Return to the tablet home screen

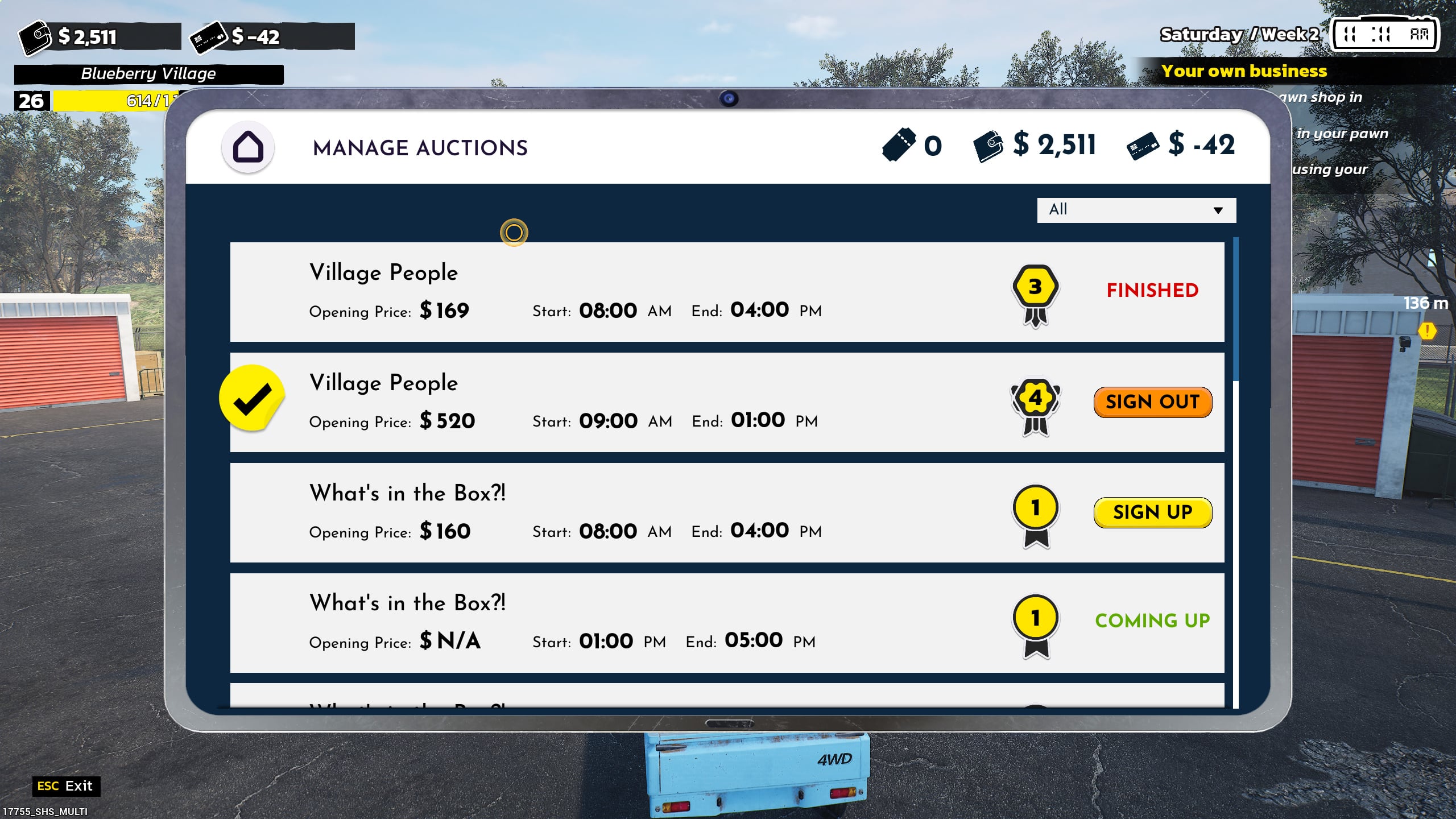coord(248,147)
